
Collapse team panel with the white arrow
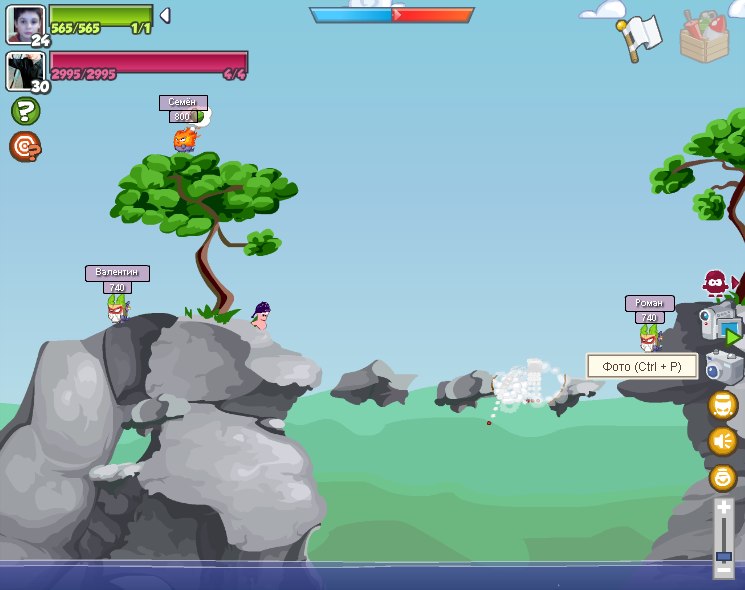pyautogui.click(x=165, y=15)
